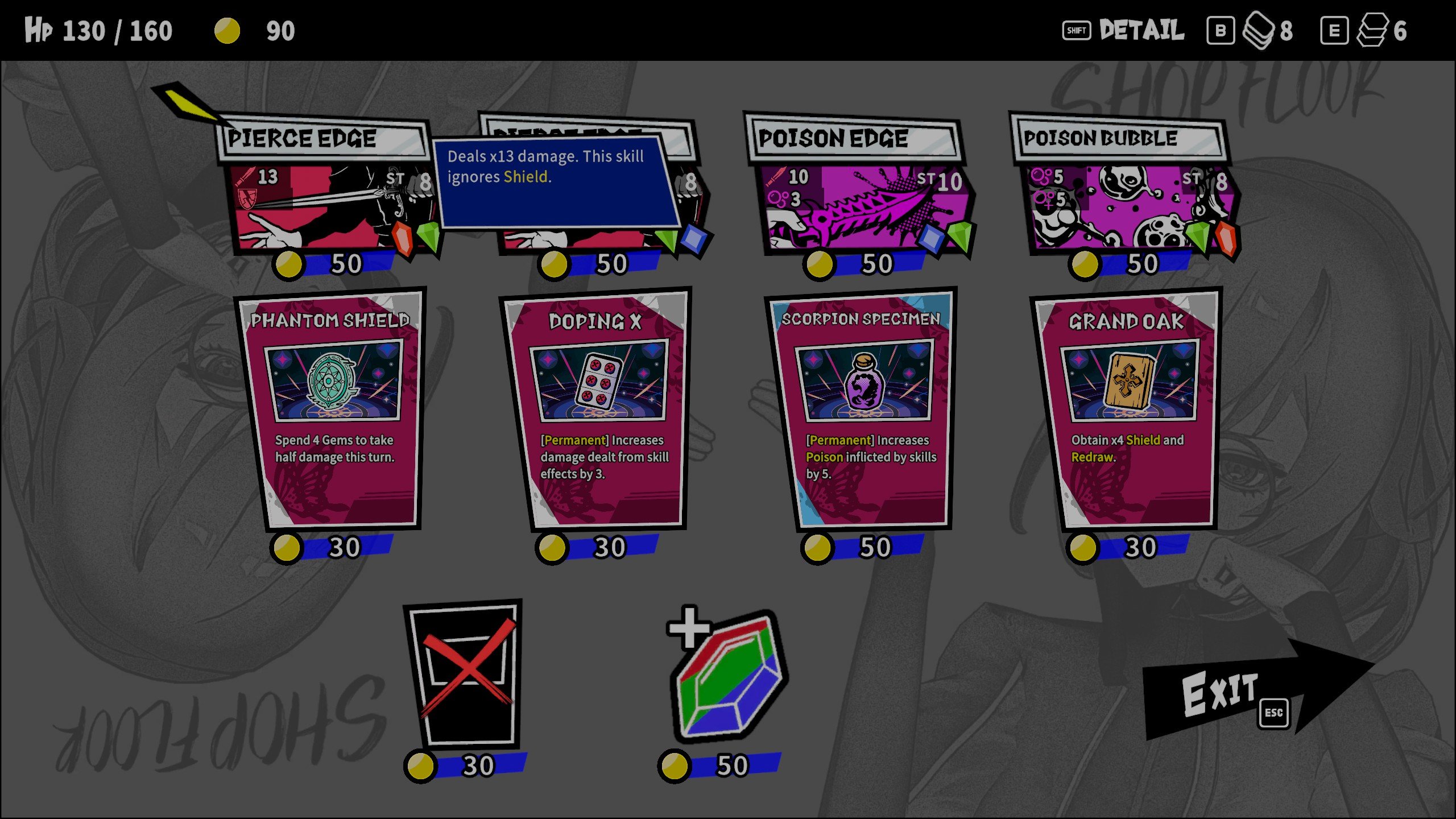Show card details via DETAIL
The image size is (1456, 819).
coord(1123,31)
